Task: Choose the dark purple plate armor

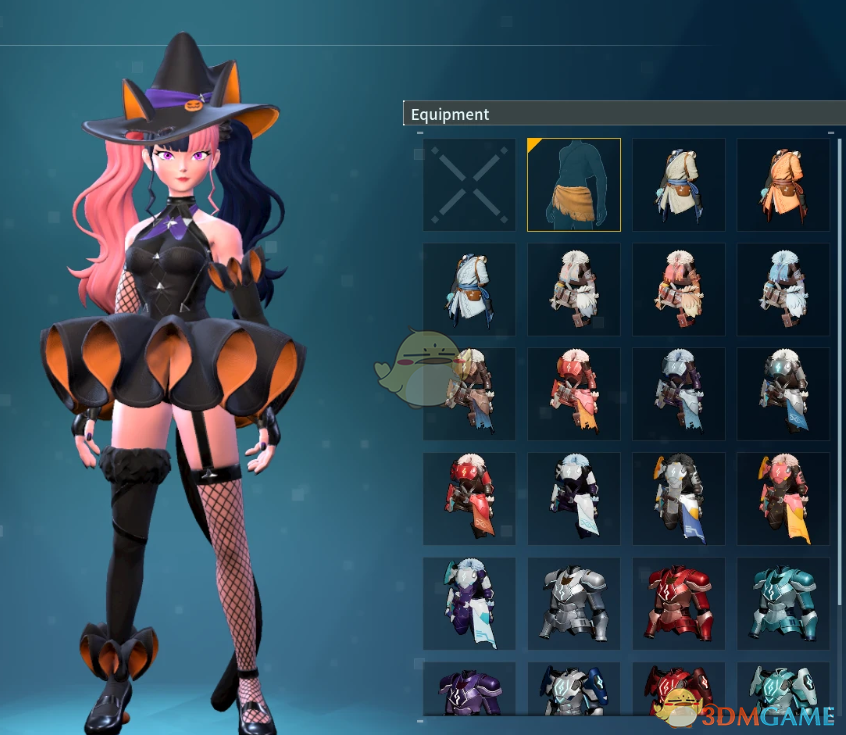Action: pos(469,690)
